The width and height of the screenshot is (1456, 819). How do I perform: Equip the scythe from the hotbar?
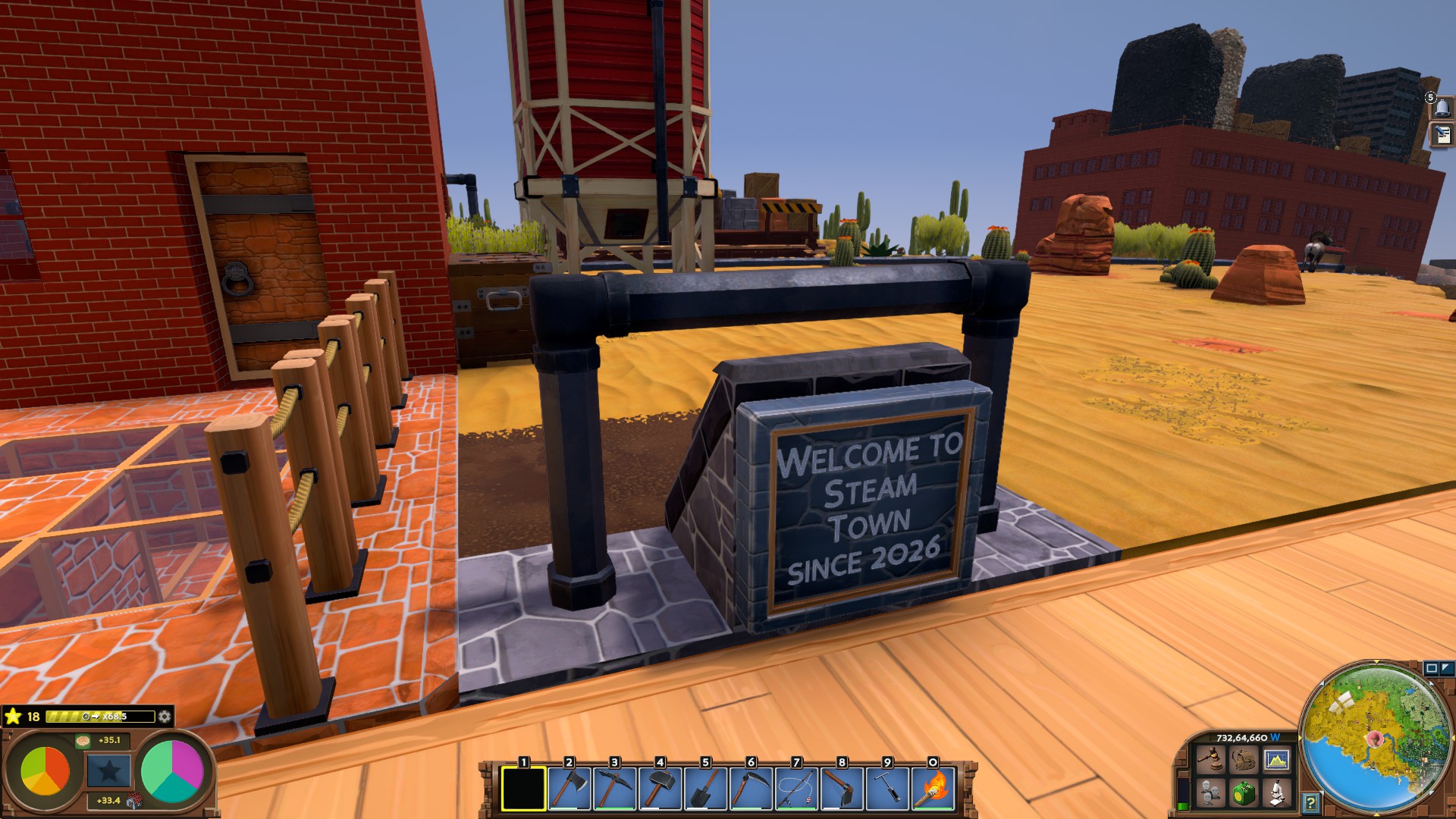pyautogui.click(x=751, y=789)
